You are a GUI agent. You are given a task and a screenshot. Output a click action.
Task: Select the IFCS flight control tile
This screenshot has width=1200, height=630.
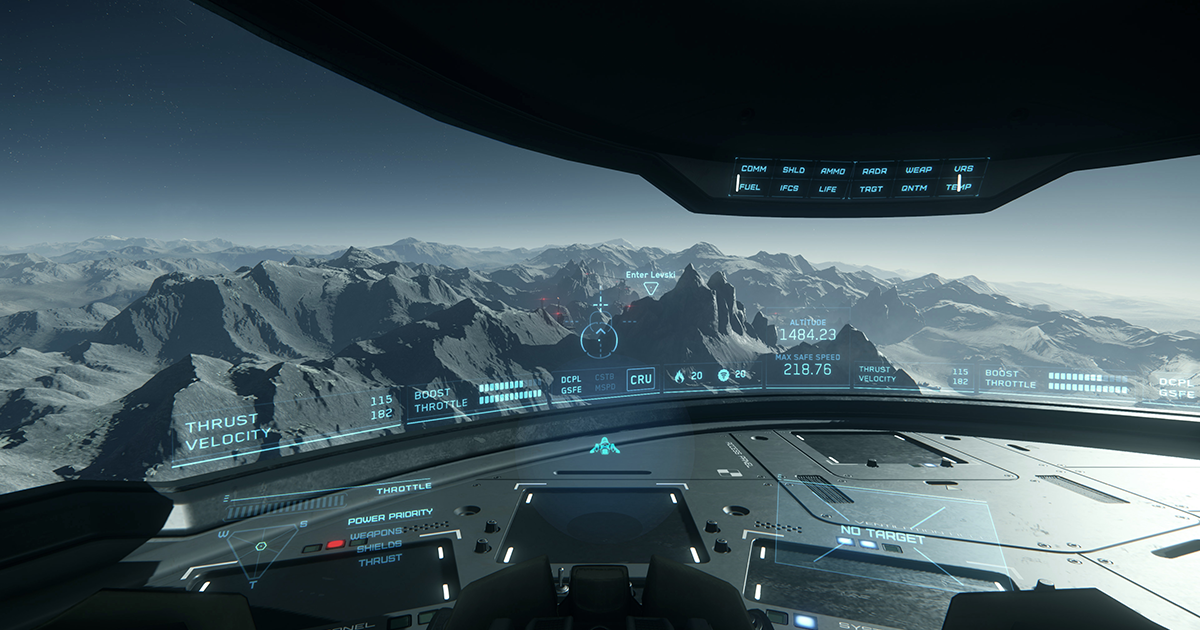(x=789, y=188)
